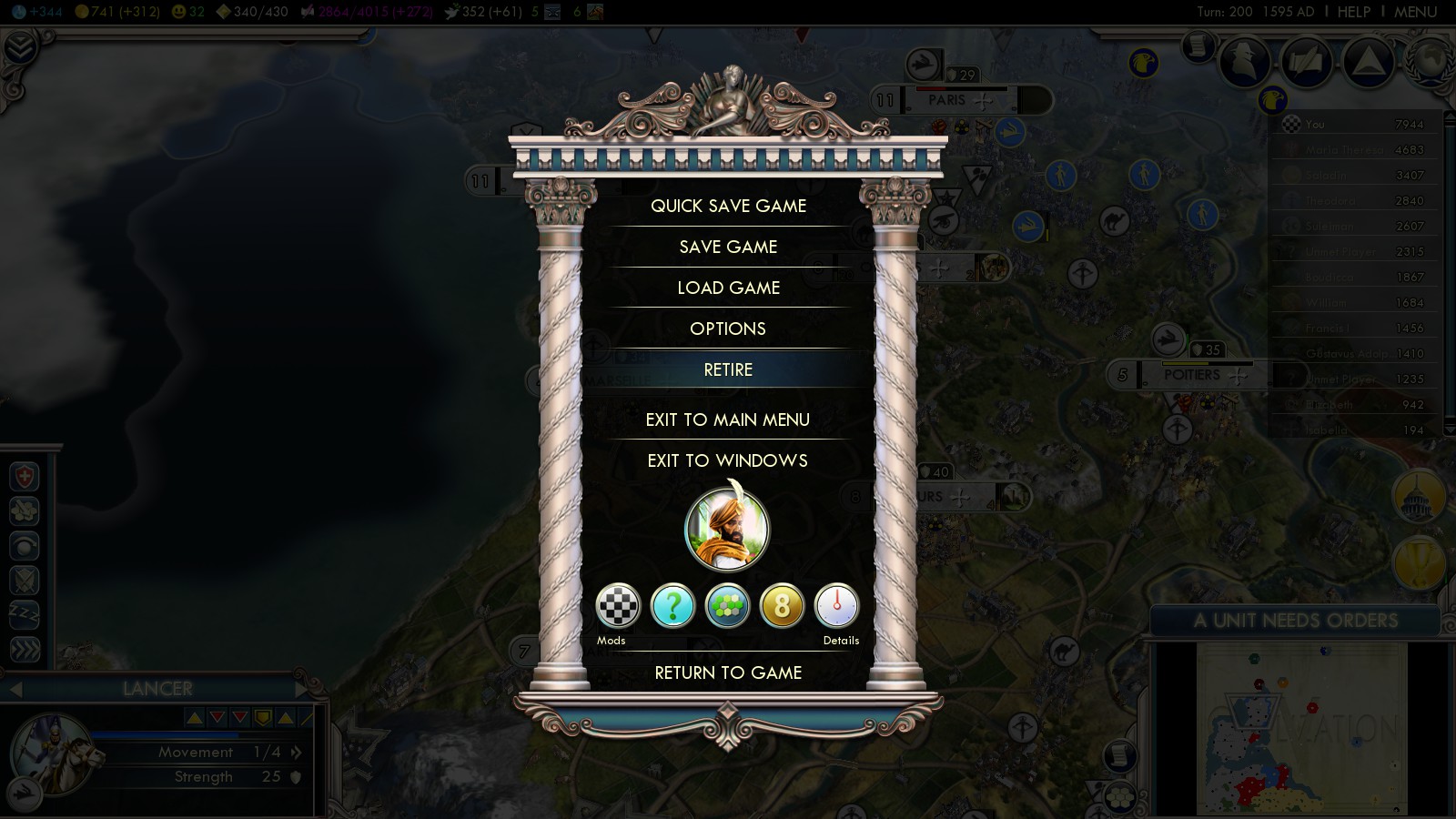Click the leader portrait in the menu
This screenshot has height=819, width=1456.
pyautogui.click(x=727, y=530)
